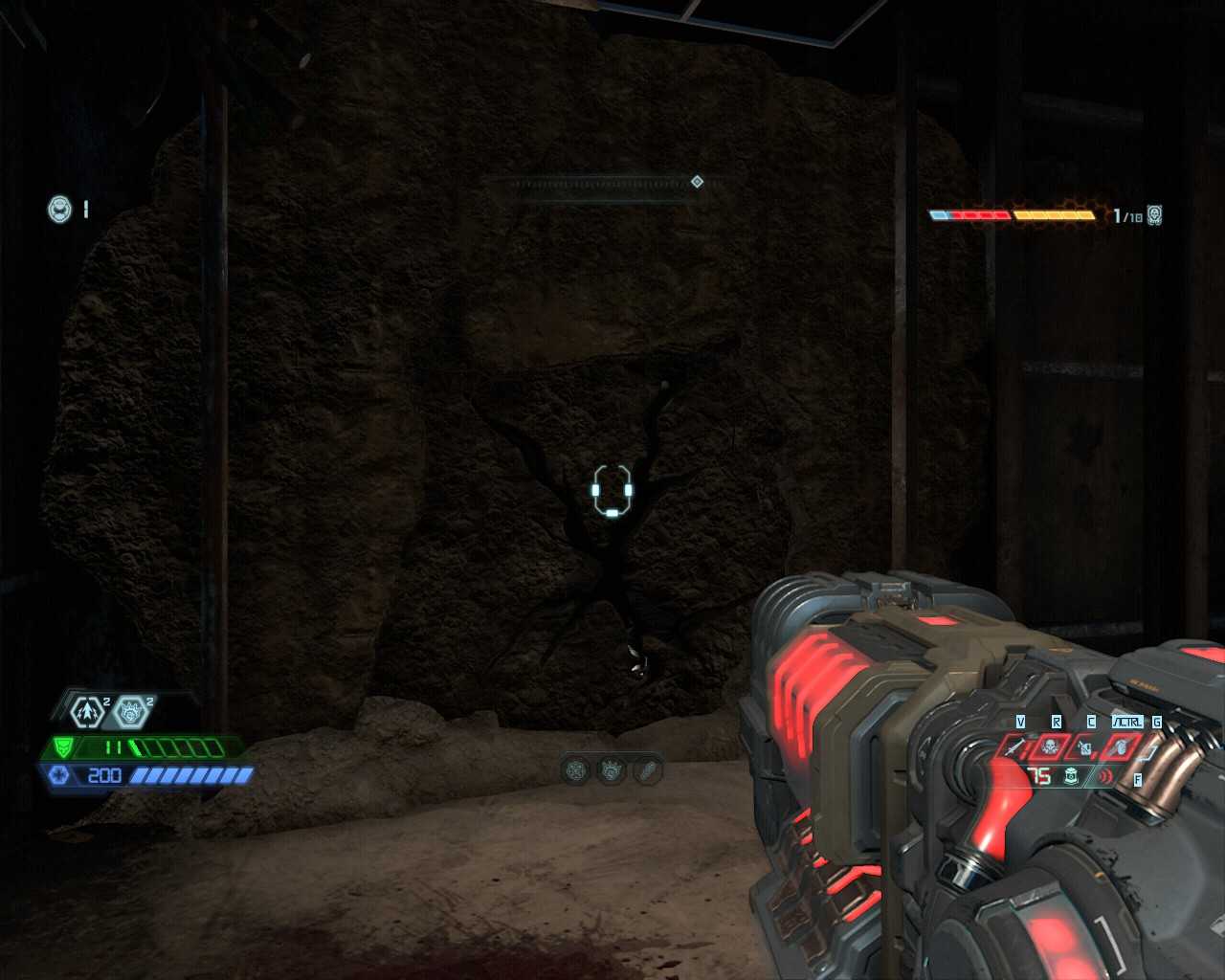
Task: Select the middle equipped rune icon
Action: [612, 769]
